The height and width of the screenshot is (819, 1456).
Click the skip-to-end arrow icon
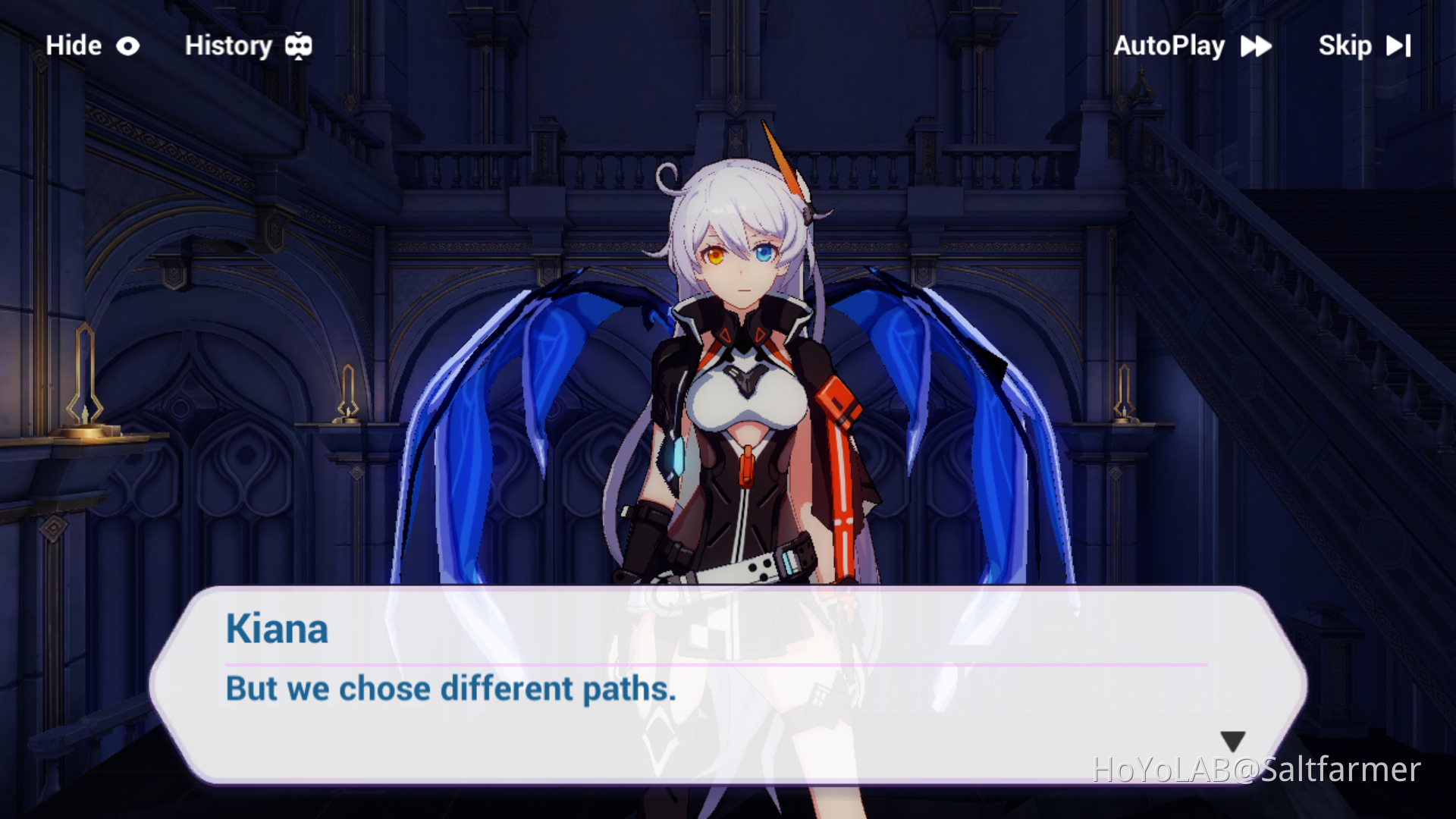1400,45
